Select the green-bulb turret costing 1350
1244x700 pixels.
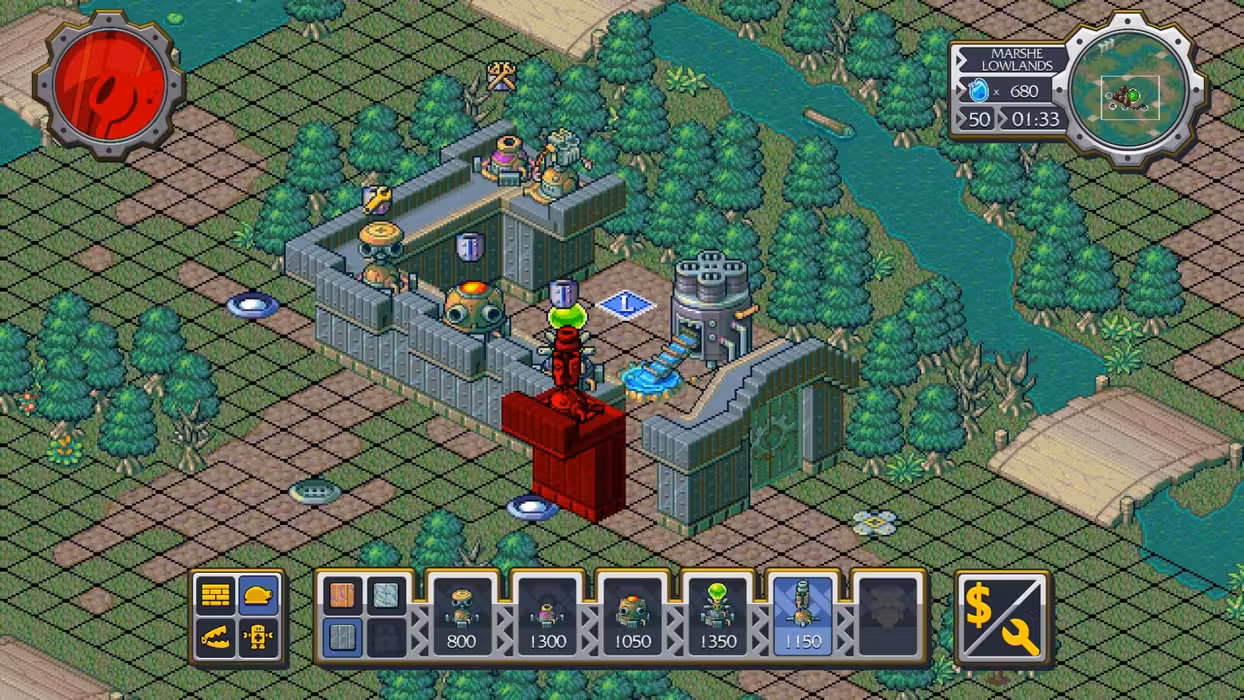coord(717,616)
